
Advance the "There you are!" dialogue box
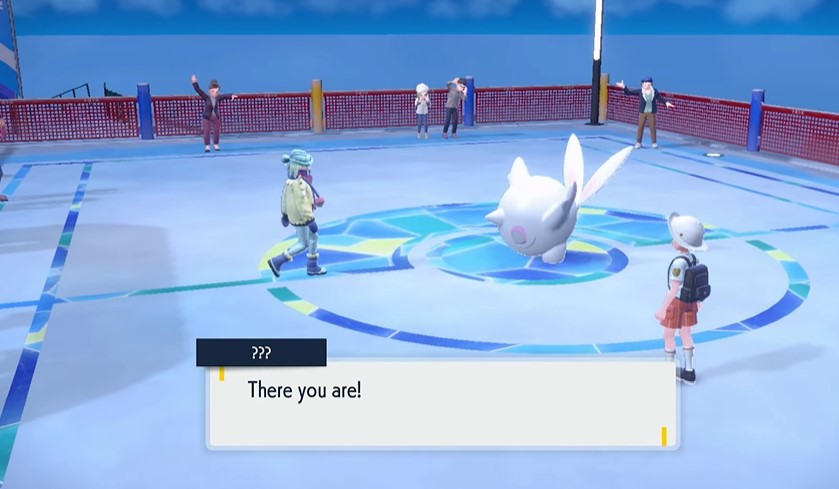tap(442, 403)
